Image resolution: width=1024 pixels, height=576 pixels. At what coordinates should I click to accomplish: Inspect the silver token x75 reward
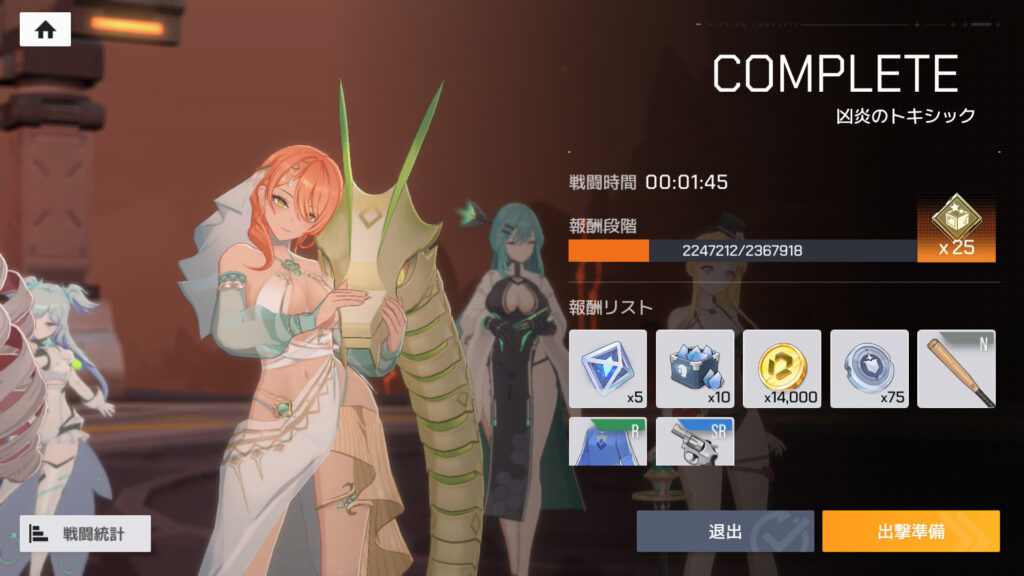coord(869,369)
